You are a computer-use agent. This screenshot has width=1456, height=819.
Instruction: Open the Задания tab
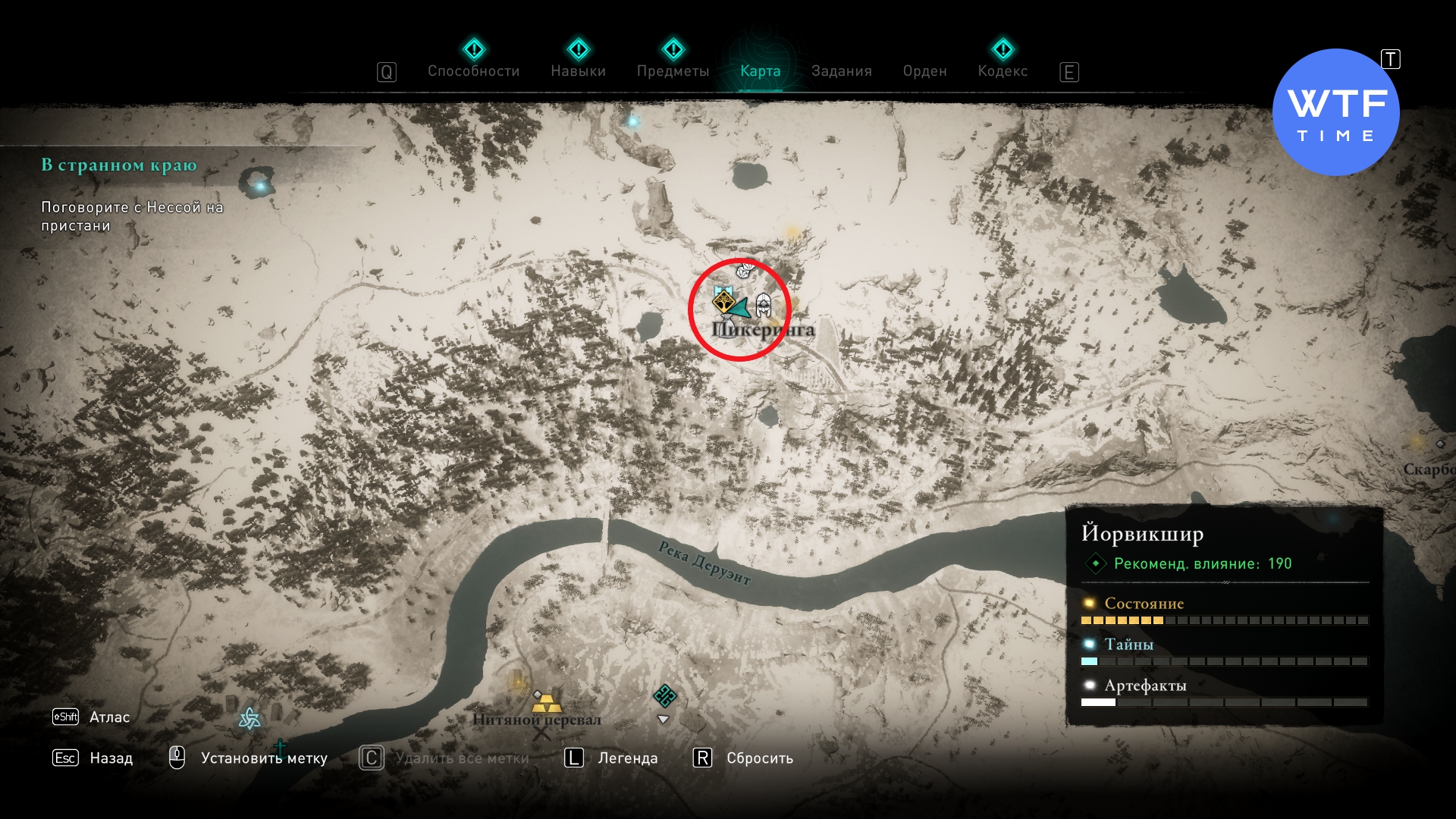[841, 71]
